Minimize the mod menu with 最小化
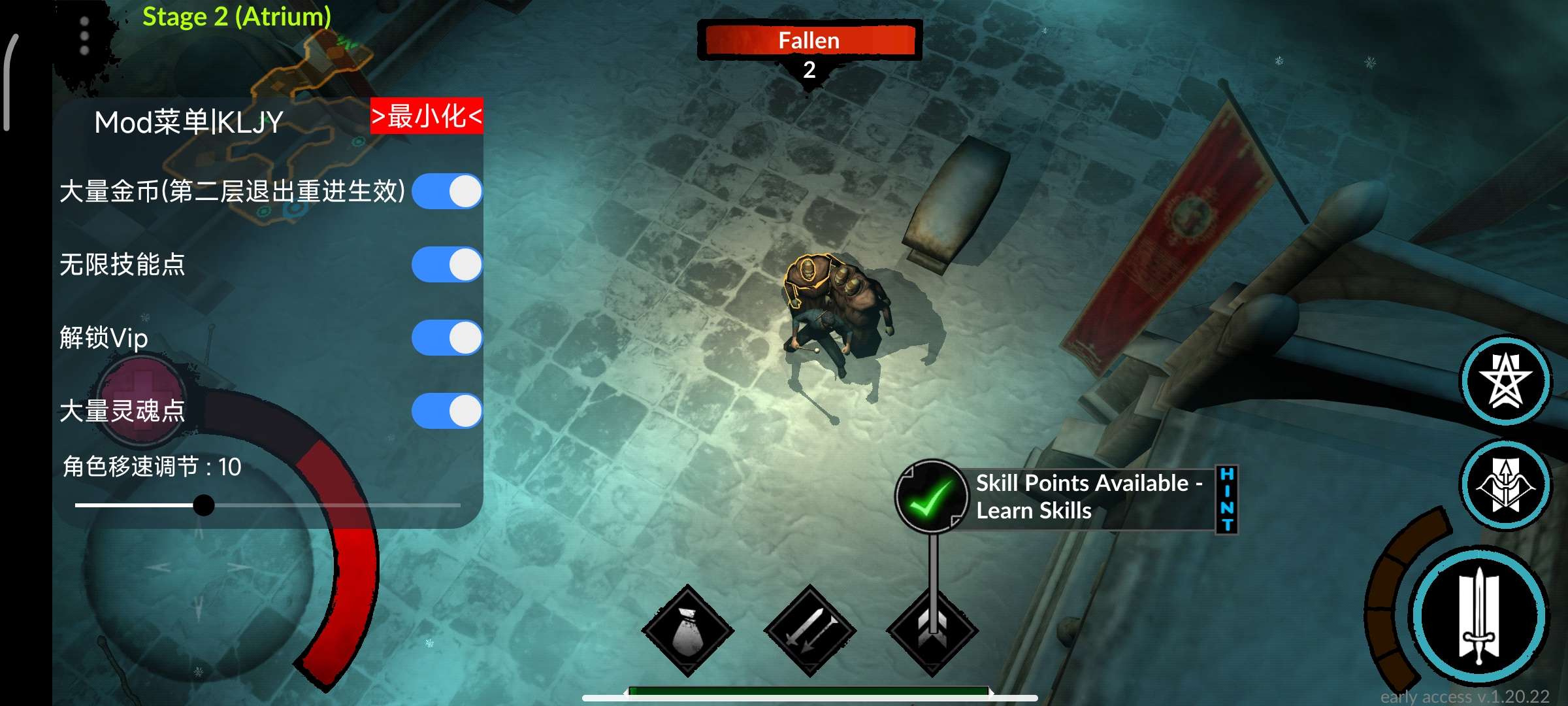The height and width of the screenshot is (706, 1568). [x=427, y=116]
